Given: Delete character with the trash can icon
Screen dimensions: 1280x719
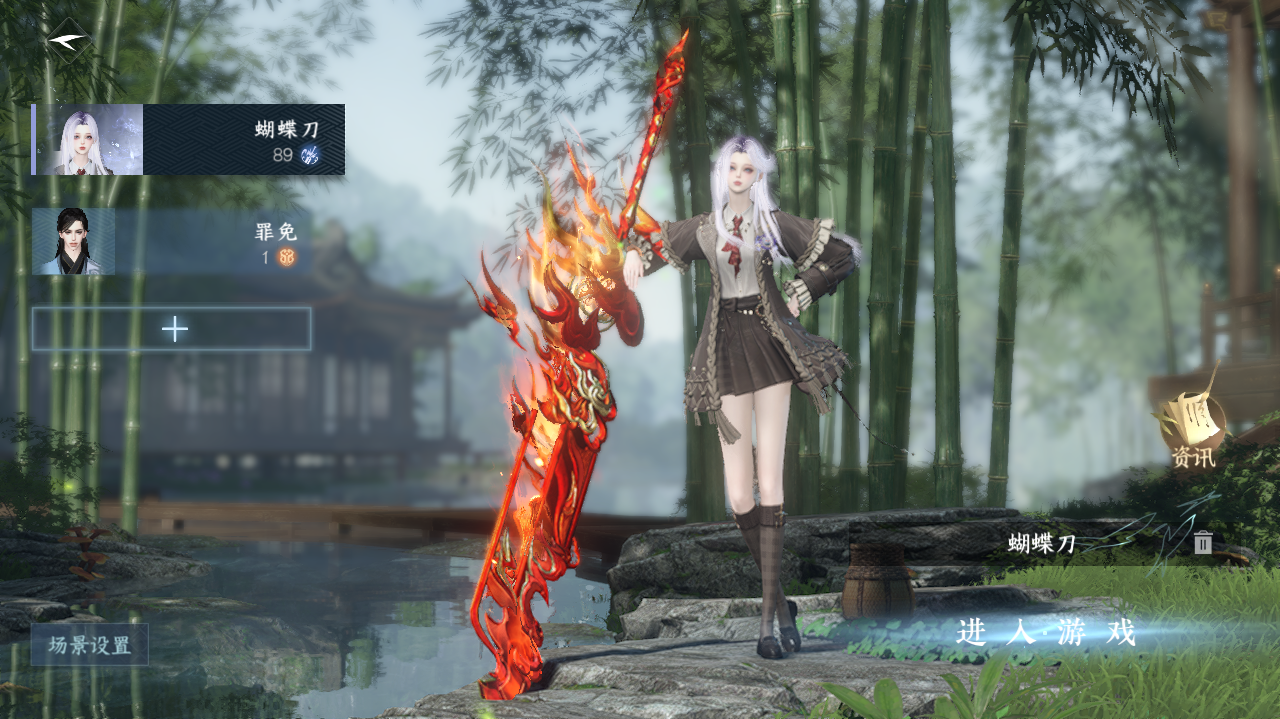Looking at the screenshot, I should (x=1203, y=543).
